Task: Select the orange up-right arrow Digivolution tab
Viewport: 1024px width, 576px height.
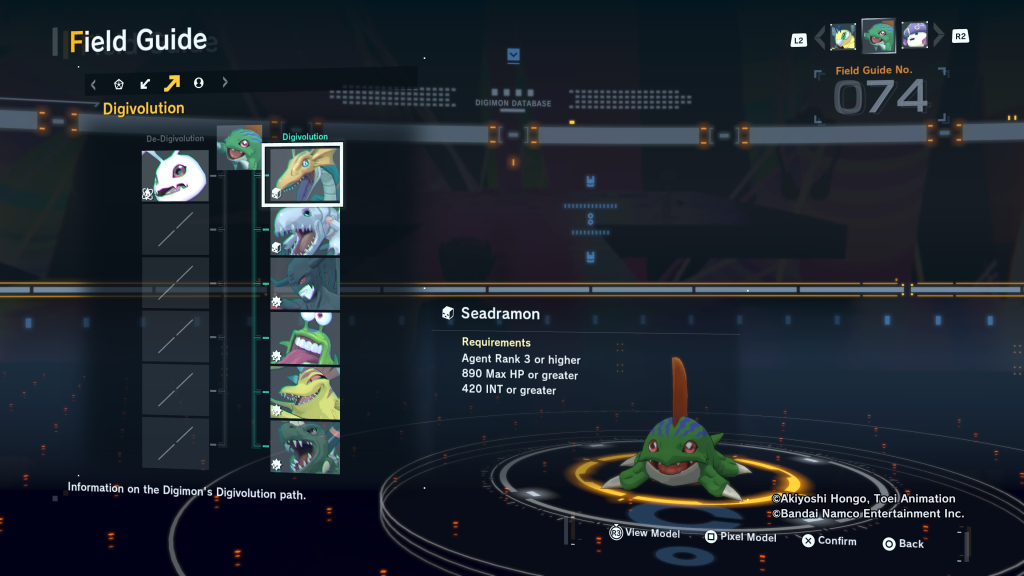Action: (x=171, y=84)
